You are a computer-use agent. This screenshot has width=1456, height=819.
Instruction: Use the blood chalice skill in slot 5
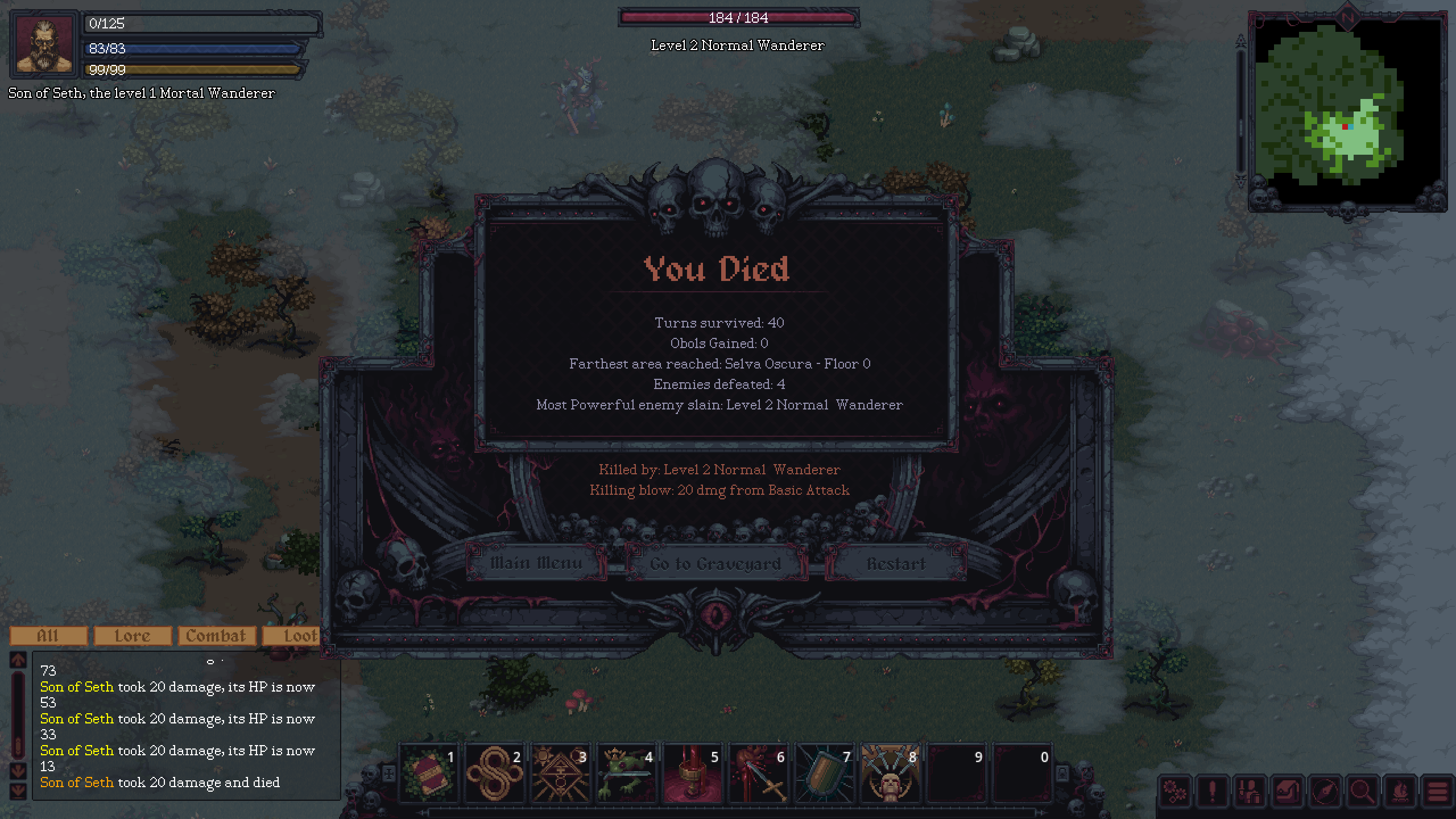pyautogui.click(x=693, y=773)
